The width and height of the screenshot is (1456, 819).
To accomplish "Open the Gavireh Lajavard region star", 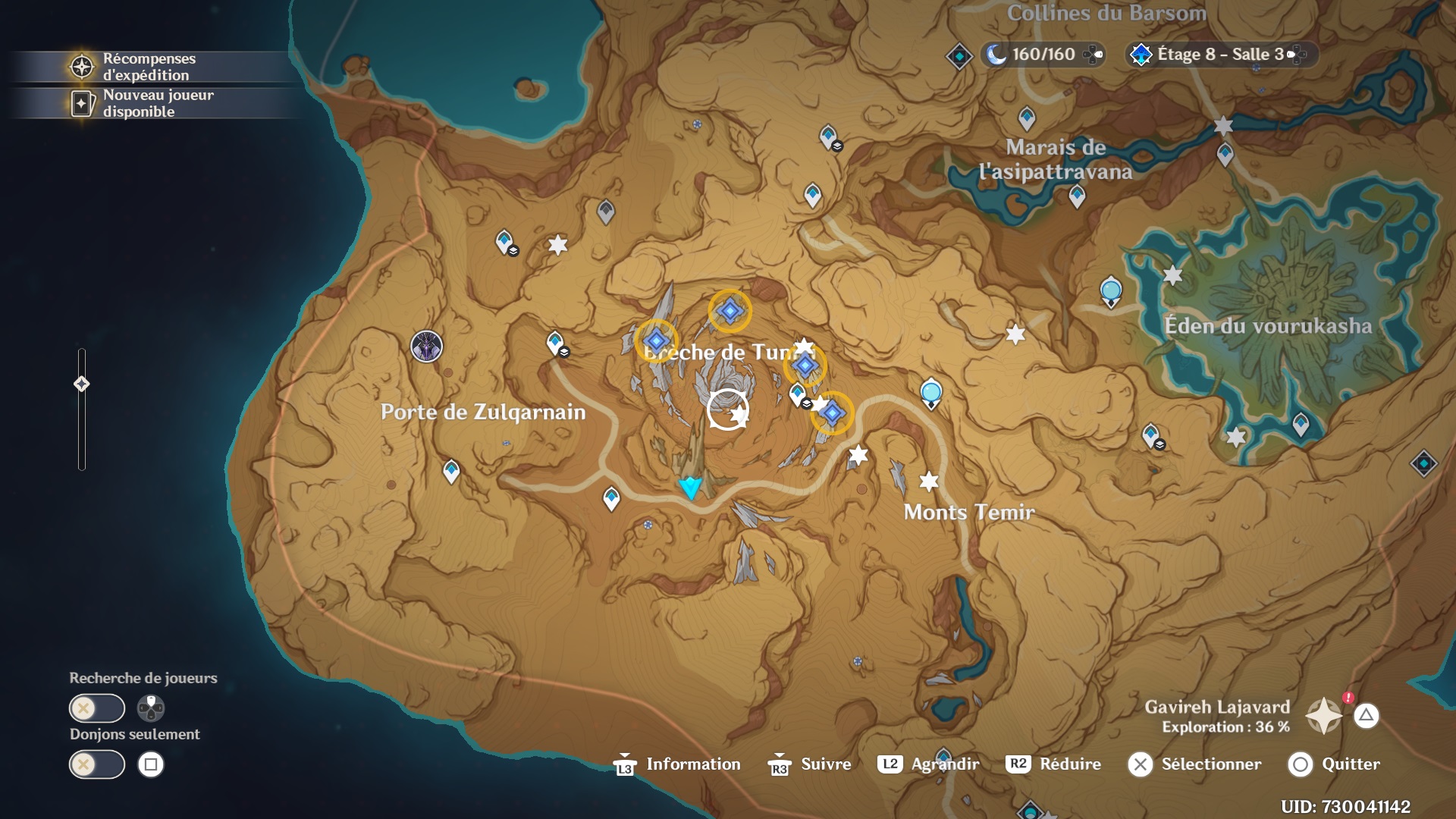I will pos(1324,716).
